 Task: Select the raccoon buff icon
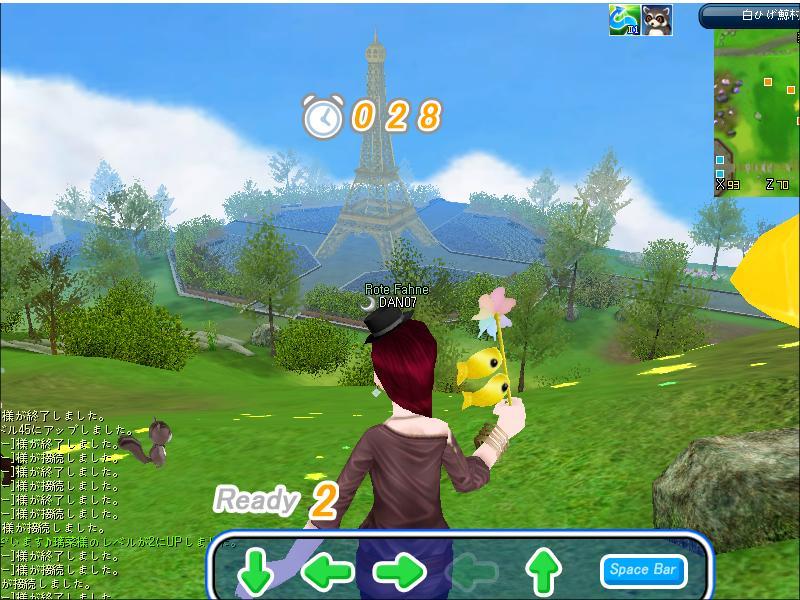[657, 20]
